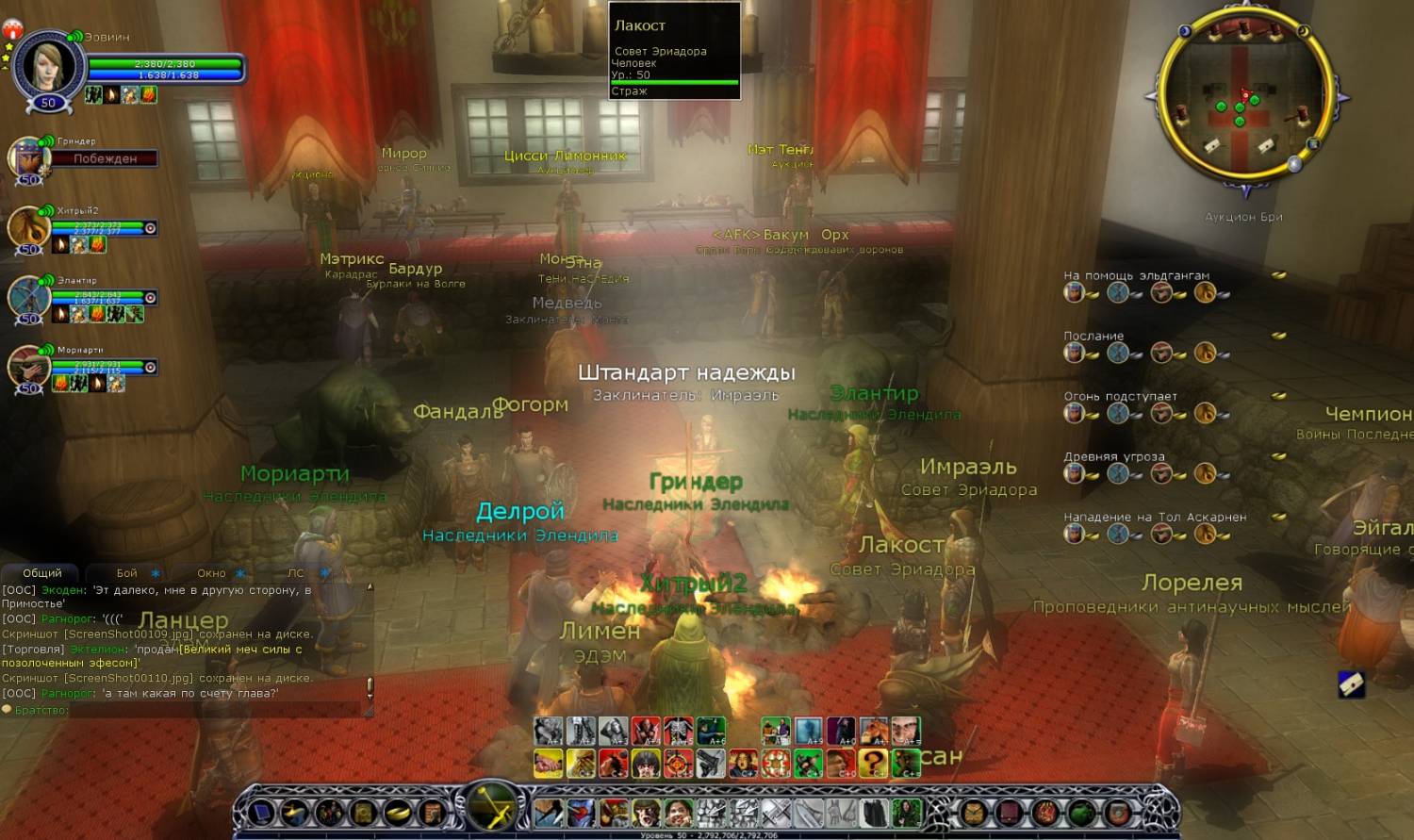Viewport: 1414px width, 840px height.
Task: Click the mail envelope notification icon
Action: tap(1351, 684)
